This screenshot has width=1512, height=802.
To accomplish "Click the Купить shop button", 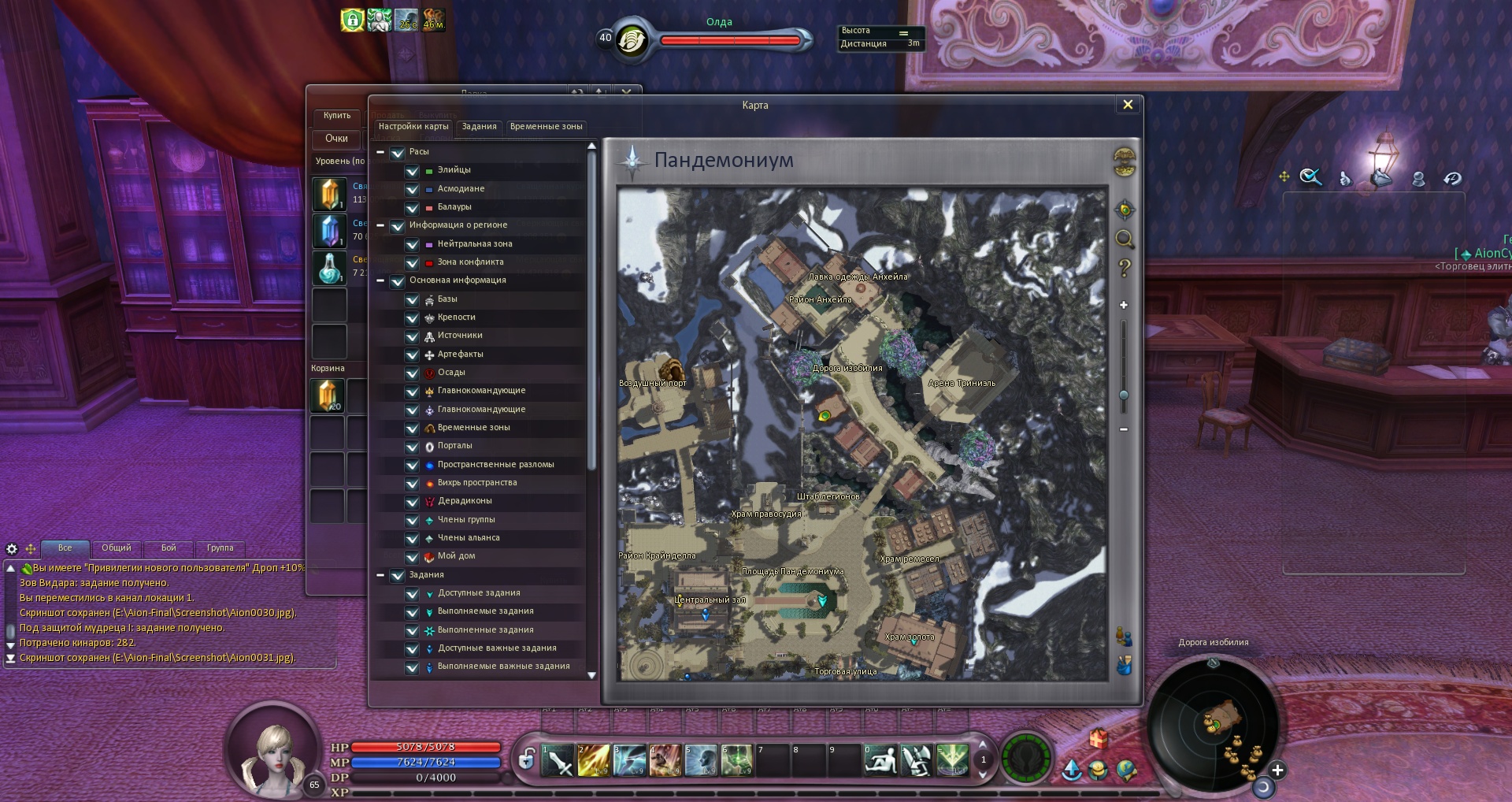I will click(x=337, y=116).
